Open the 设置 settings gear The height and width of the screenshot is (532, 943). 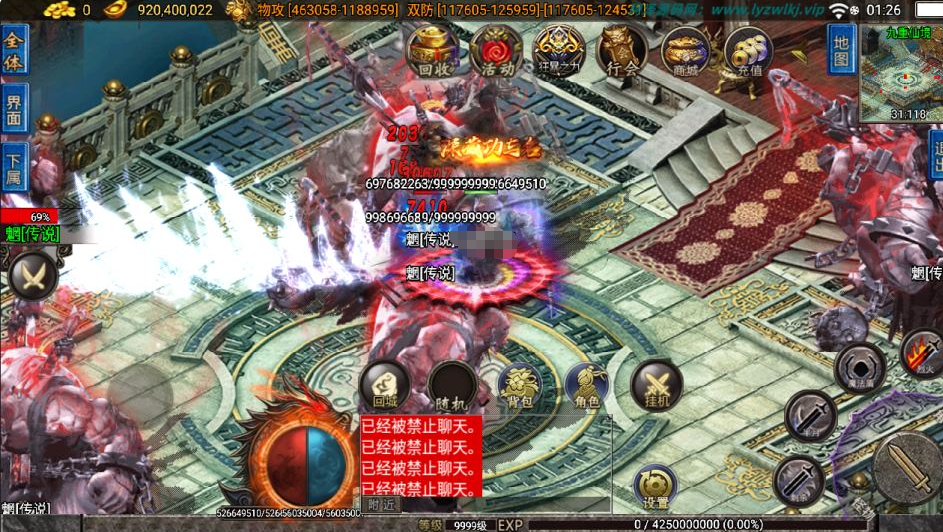point(656,487)
